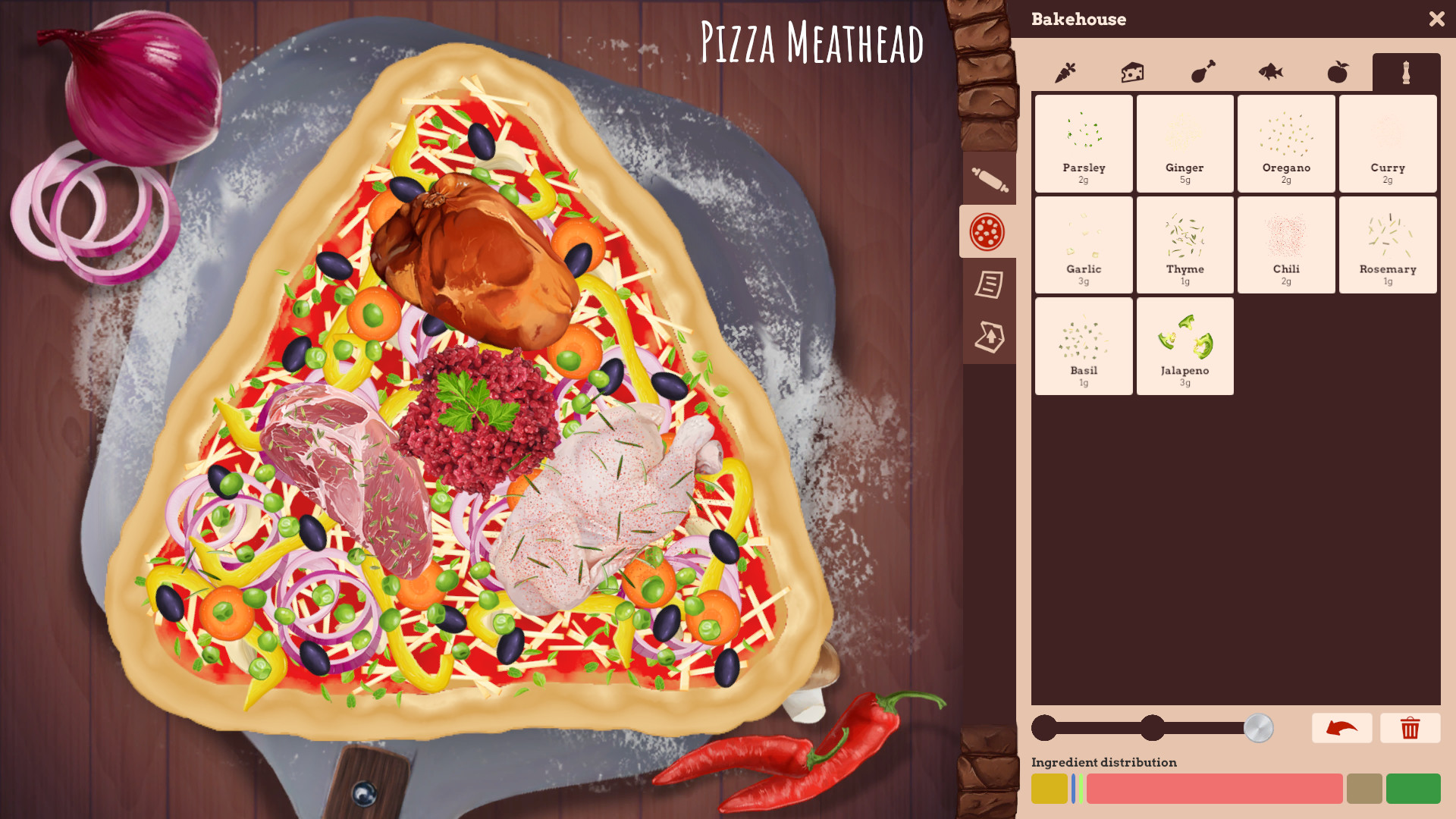Toggle the Basil spice tile
Image resolution: width=1456 pixels, height=819 pixels.
[x=1083, y=345]
